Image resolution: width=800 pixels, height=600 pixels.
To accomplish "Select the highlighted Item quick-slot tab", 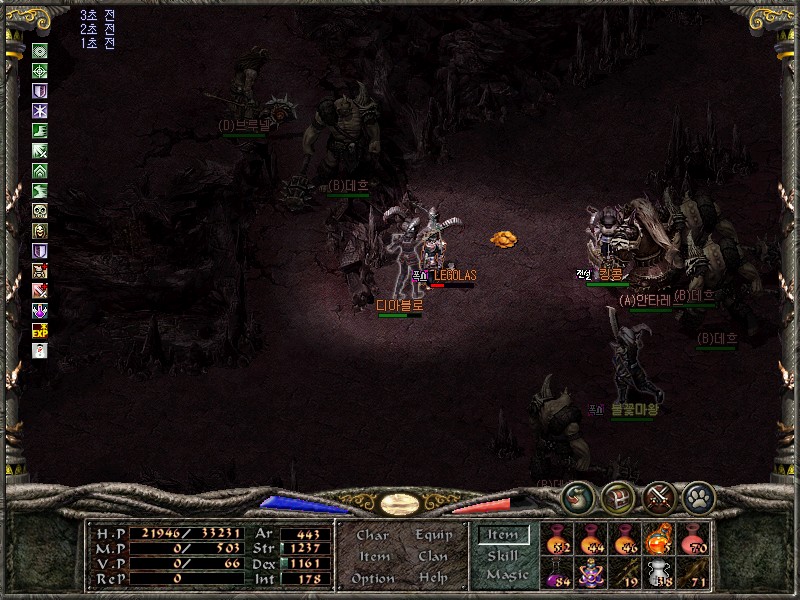I will click(x=503, y=535).
